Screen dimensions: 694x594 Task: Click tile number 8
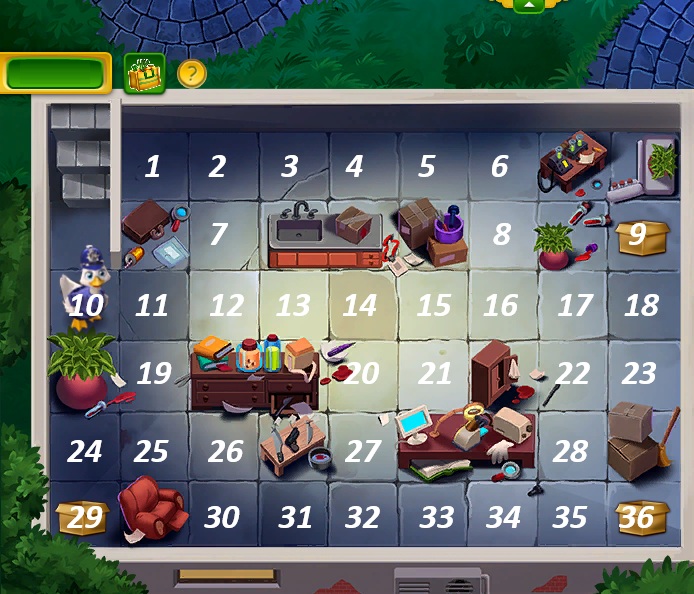(502, 235)
